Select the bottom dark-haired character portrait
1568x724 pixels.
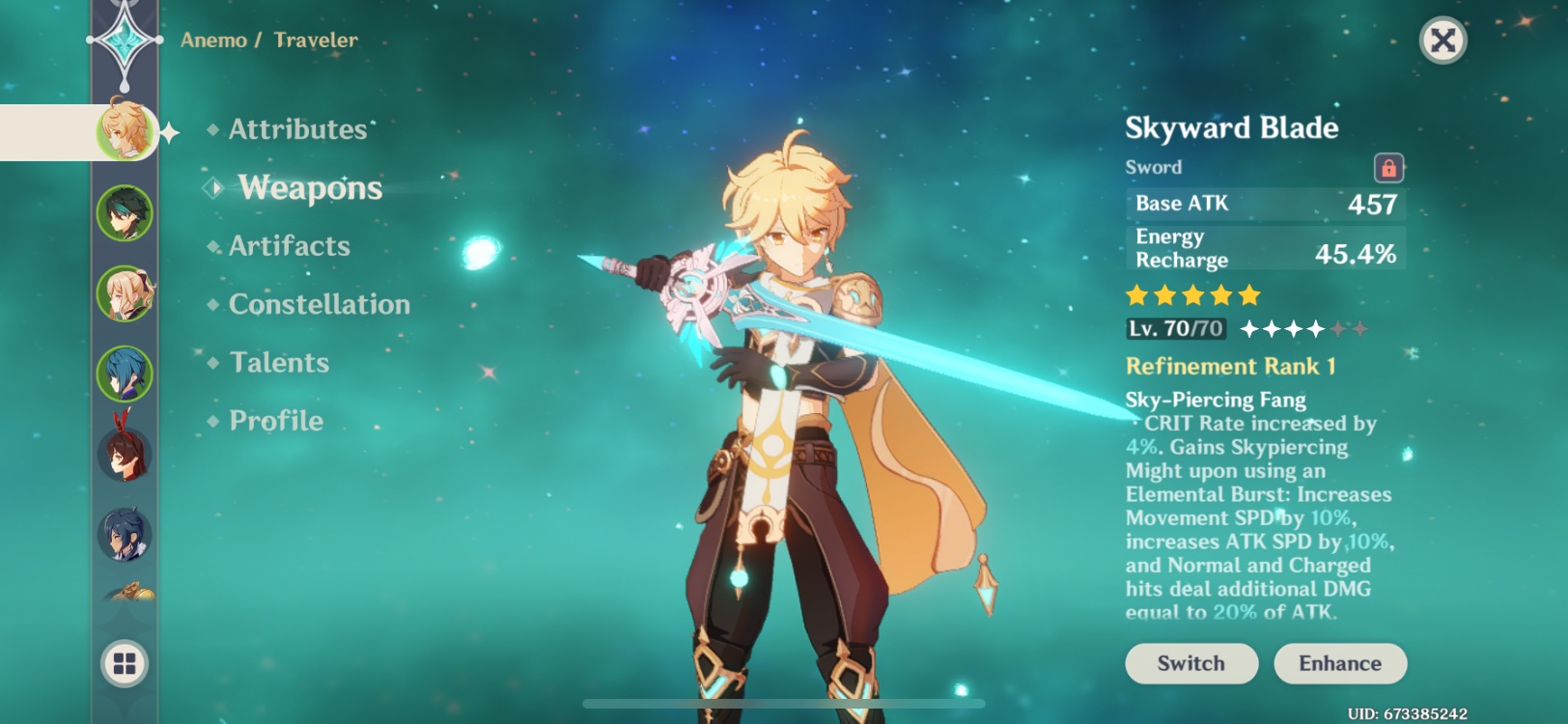pyautogui.click(x=124, y=534)
